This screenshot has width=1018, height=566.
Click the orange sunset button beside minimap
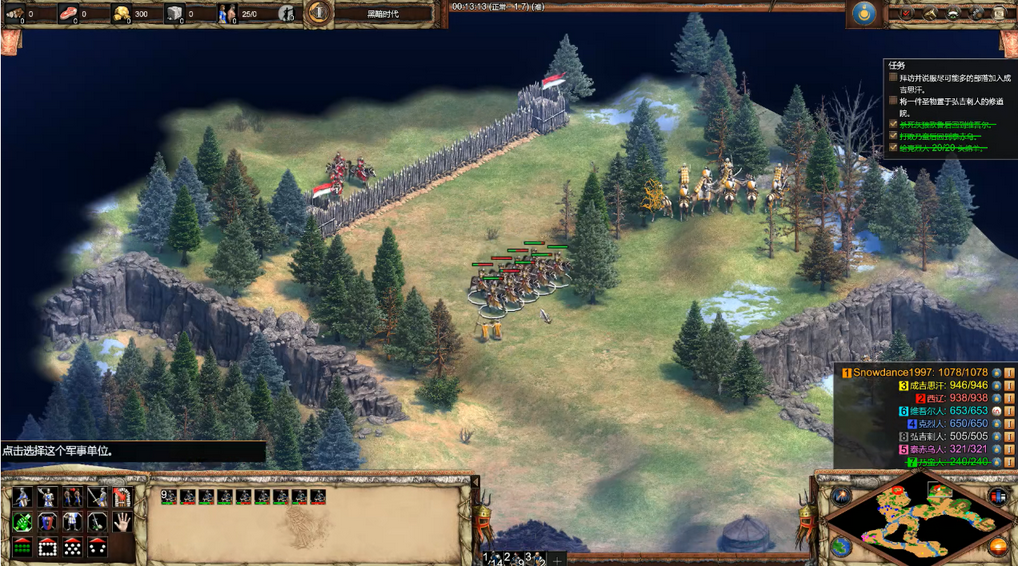tap(998, 546)
